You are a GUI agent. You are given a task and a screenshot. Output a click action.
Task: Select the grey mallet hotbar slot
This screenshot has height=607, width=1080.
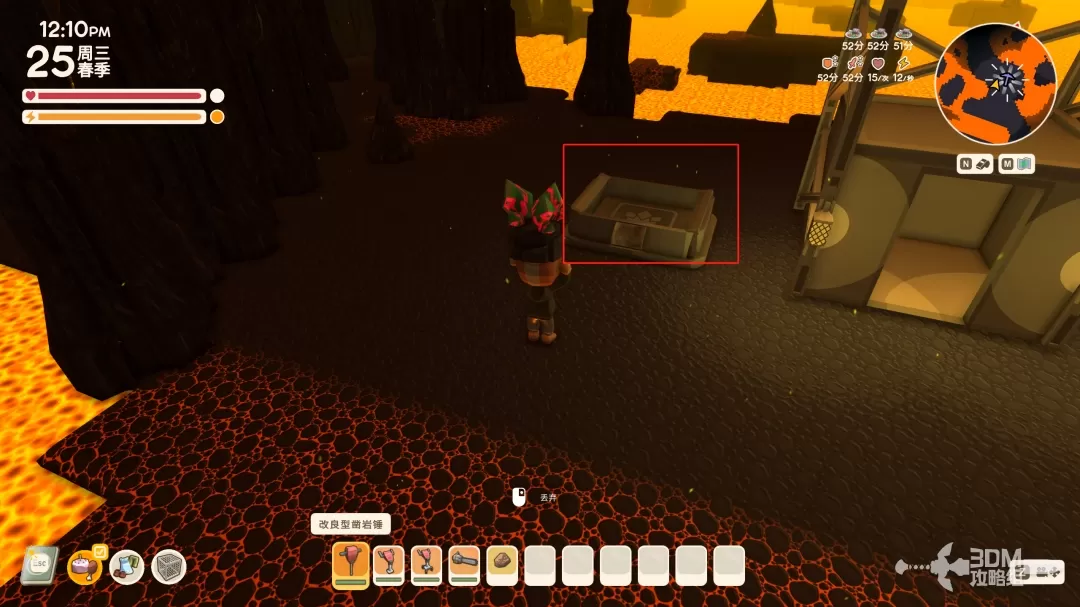click(x=464, y=565)
